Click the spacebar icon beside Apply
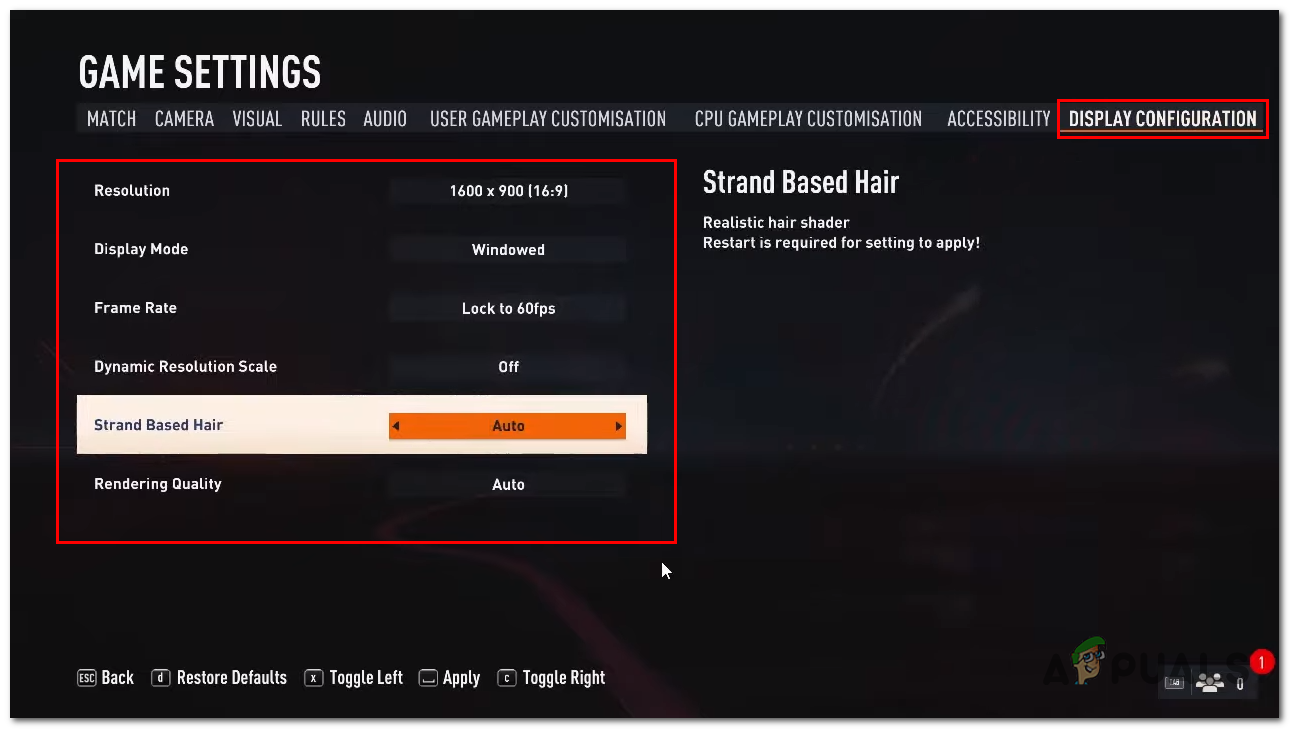Viewport: 1290px width, 729px height. tap(427, 677)
